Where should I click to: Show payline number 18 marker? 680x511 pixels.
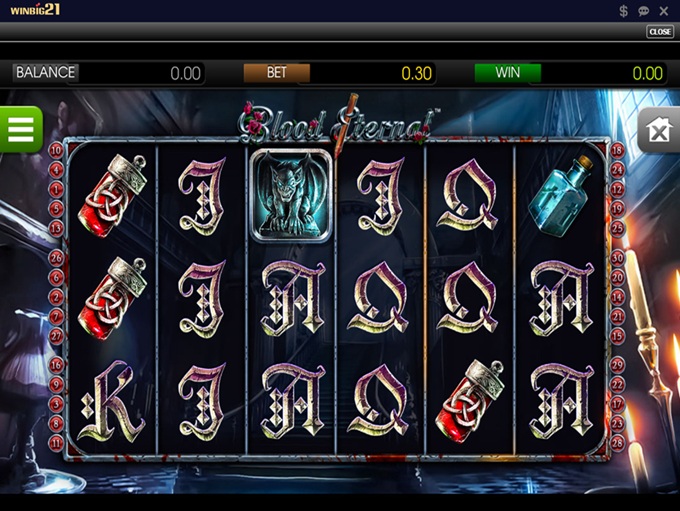618,151
